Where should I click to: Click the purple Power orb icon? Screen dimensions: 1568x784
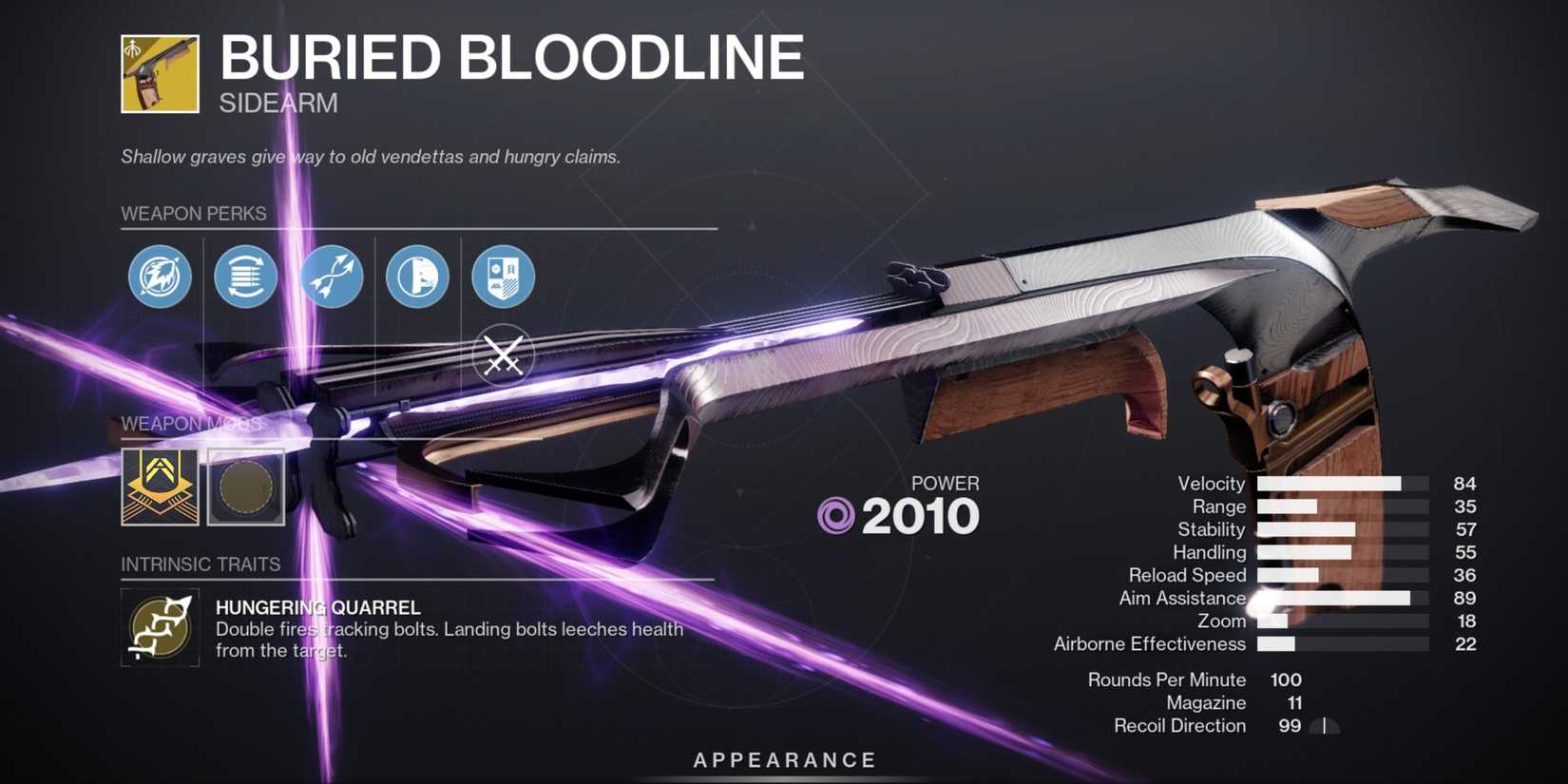click(836, 515)
